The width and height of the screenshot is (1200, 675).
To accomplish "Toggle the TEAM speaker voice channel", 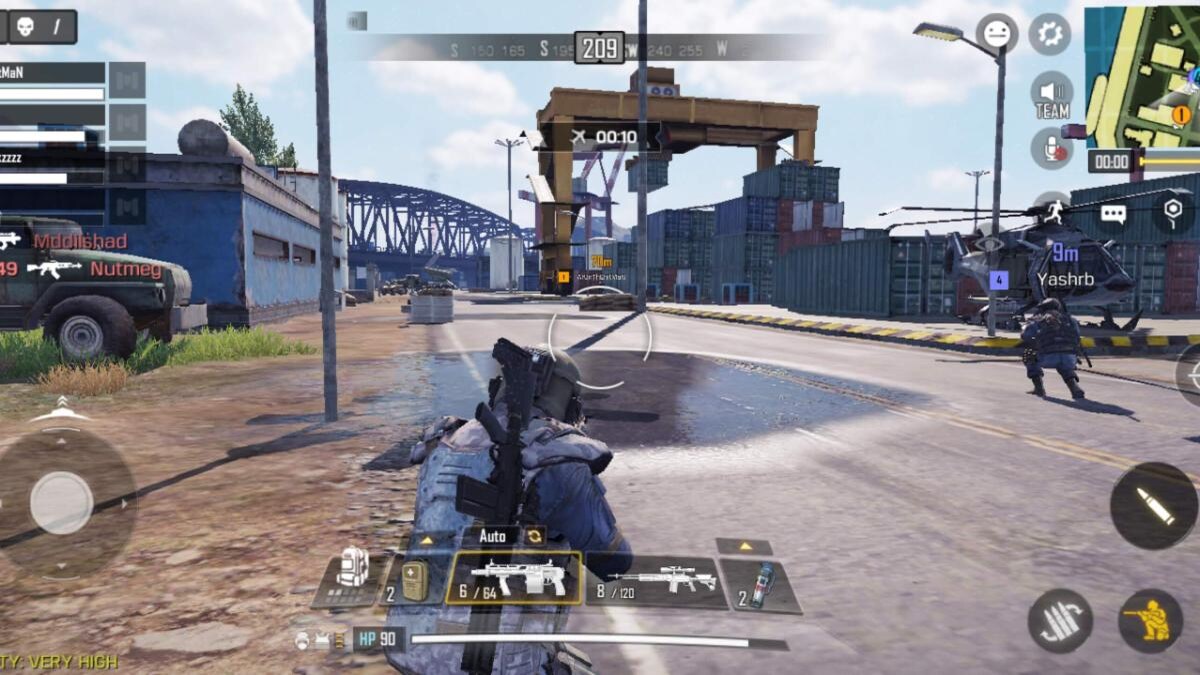I will pyautogui.click(x=1051, y=96).
